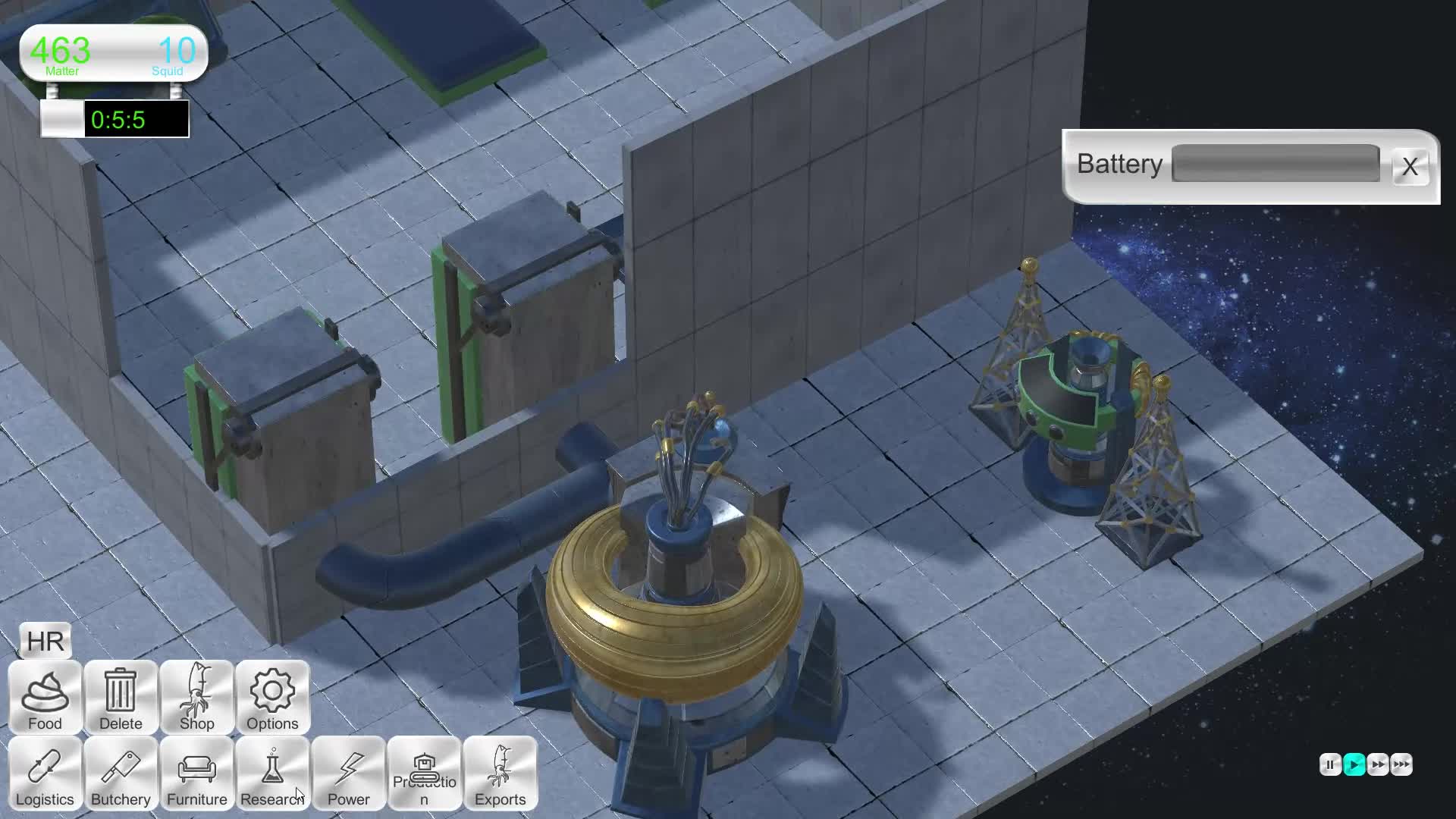Image resolution: width=1456 pixels, height=819 pixels.
Task: Enable normal play speed
Action: [x=1356, y=765]
